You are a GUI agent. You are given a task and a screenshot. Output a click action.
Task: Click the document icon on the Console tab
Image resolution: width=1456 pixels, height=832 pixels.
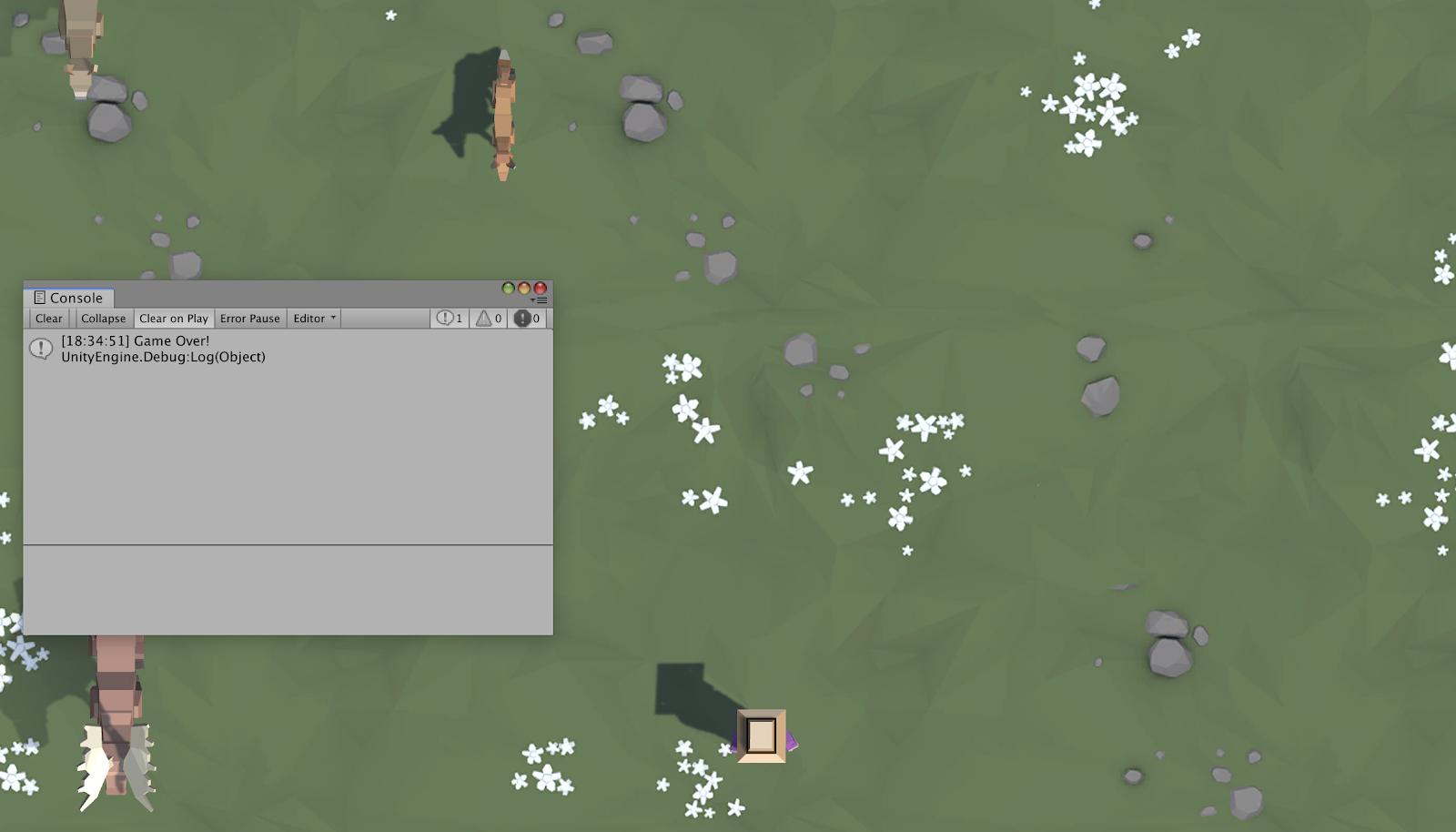pos(38,298)
